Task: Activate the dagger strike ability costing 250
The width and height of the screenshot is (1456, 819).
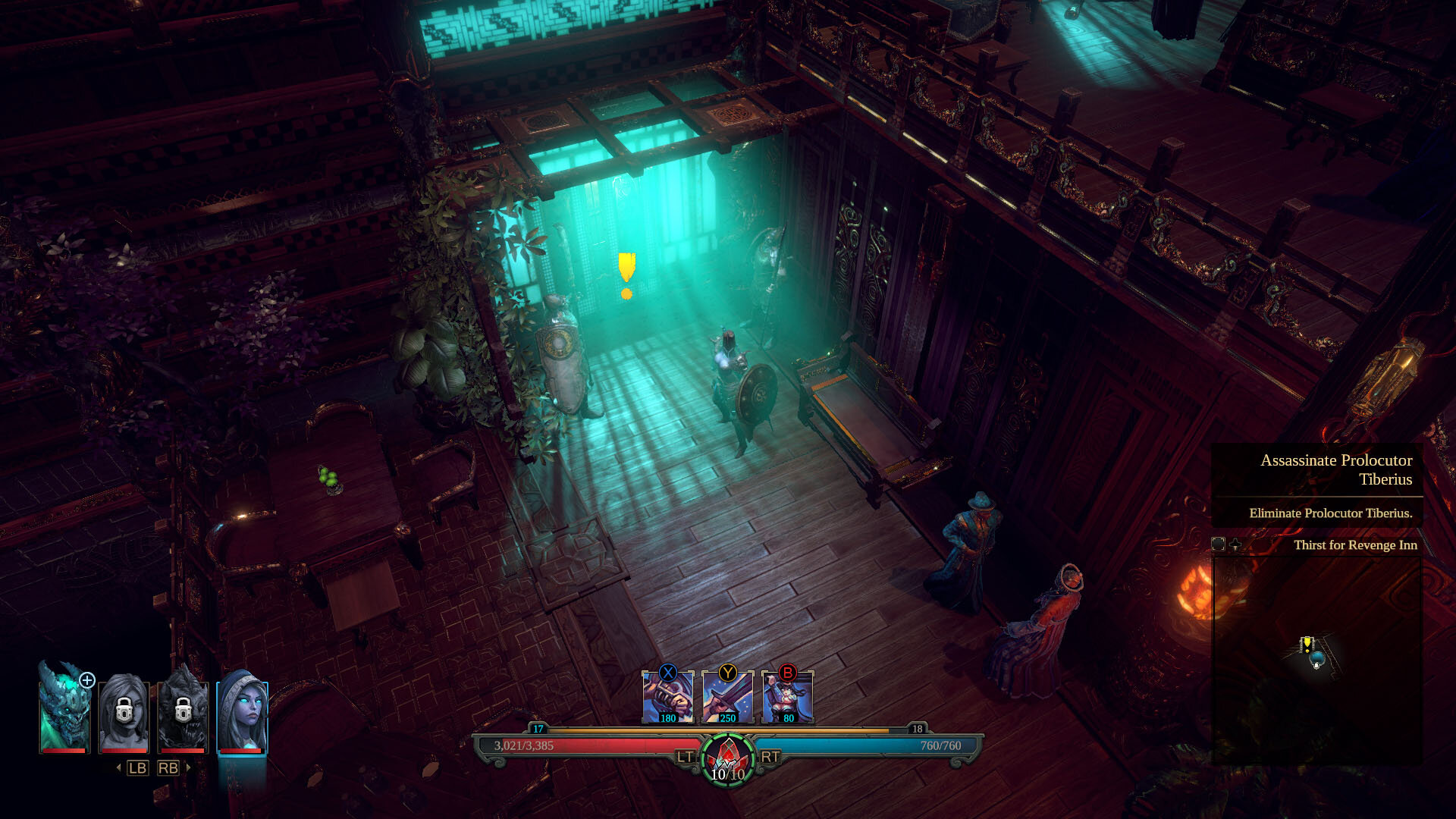Action: [727, 698]
